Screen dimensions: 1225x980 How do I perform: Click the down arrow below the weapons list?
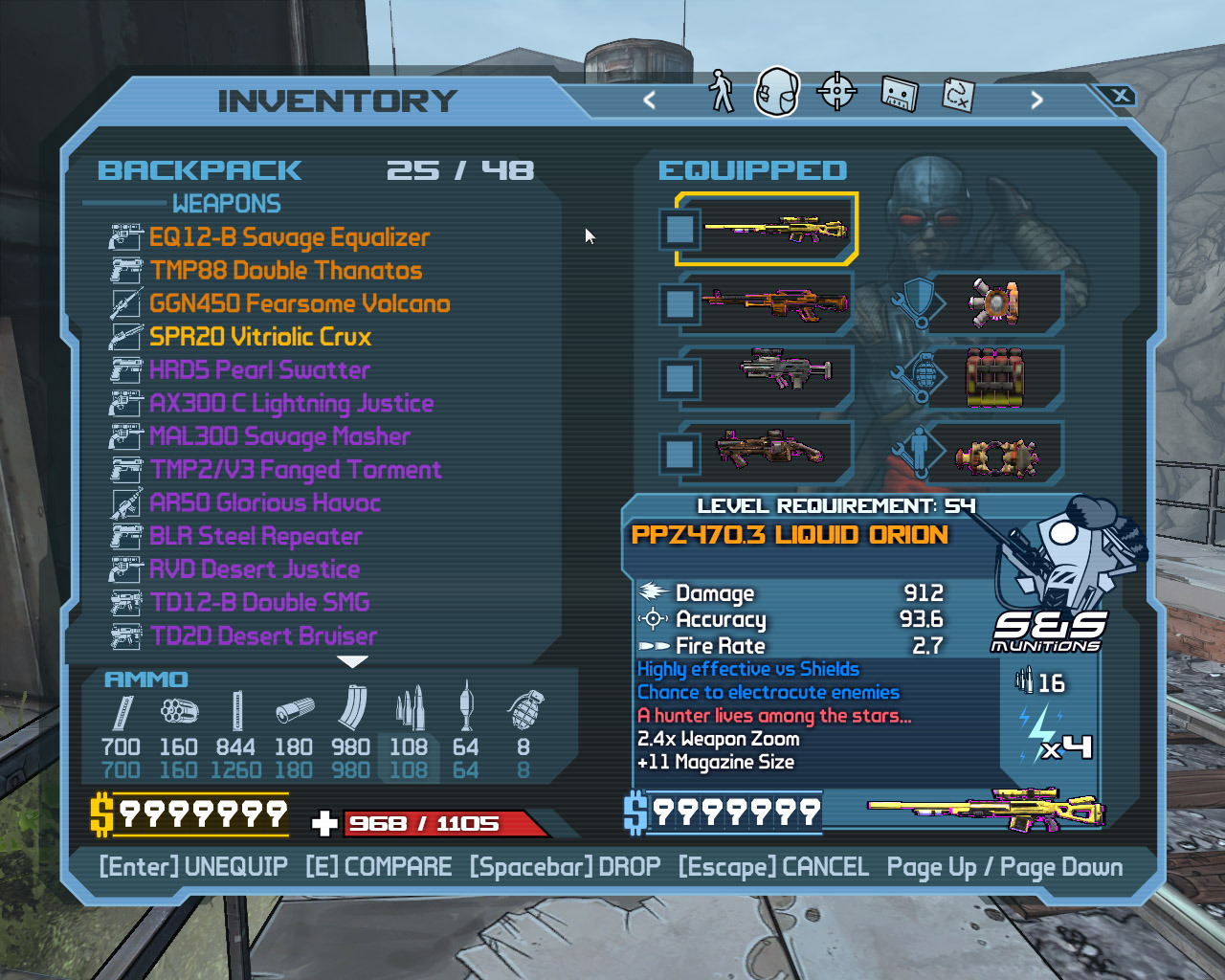tap(354, 659)
